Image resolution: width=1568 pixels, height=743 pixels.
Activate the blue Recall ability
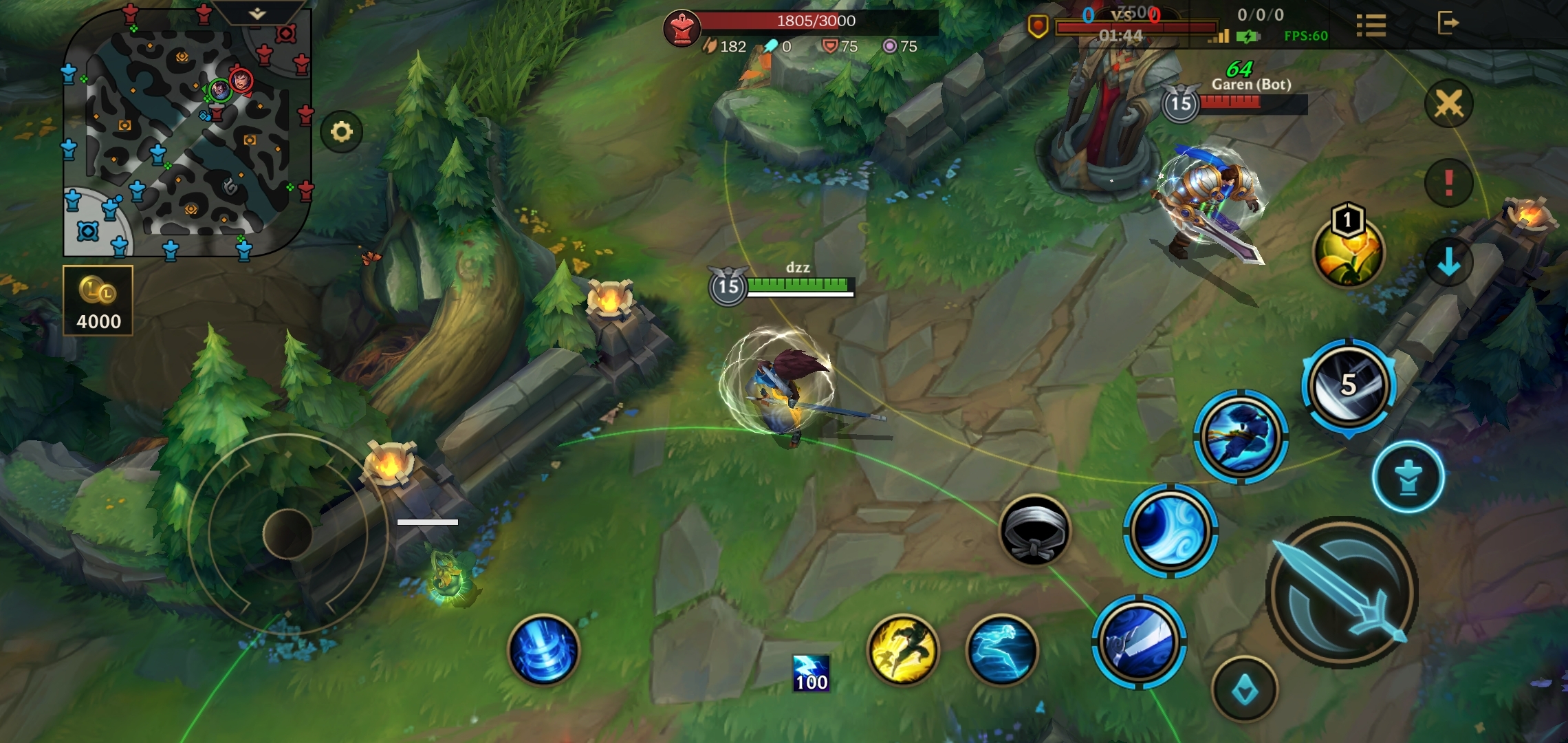pyautogui.click(x=543, y=650)
